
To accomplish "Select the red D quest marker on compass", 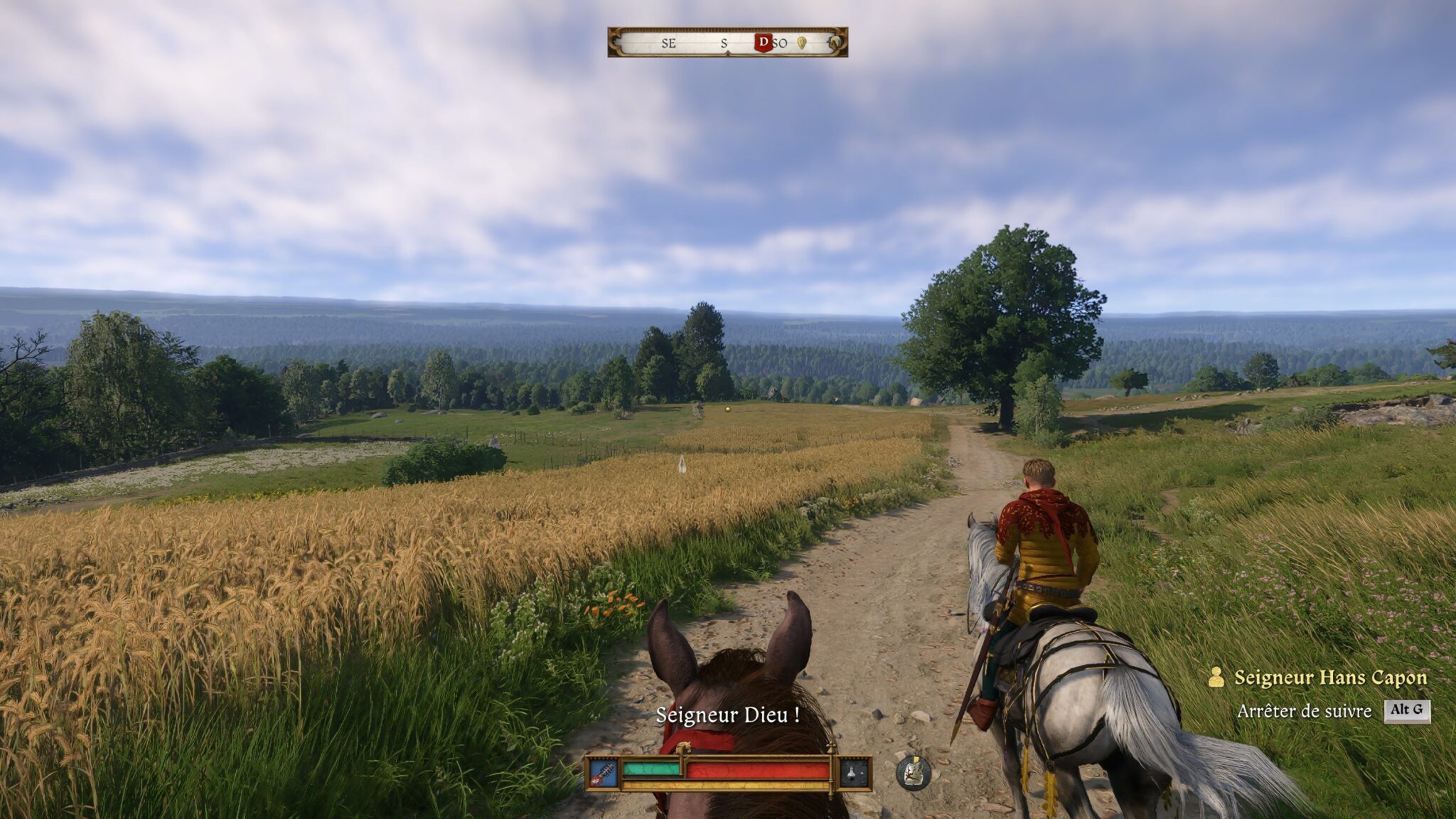I will pos(763,43).
